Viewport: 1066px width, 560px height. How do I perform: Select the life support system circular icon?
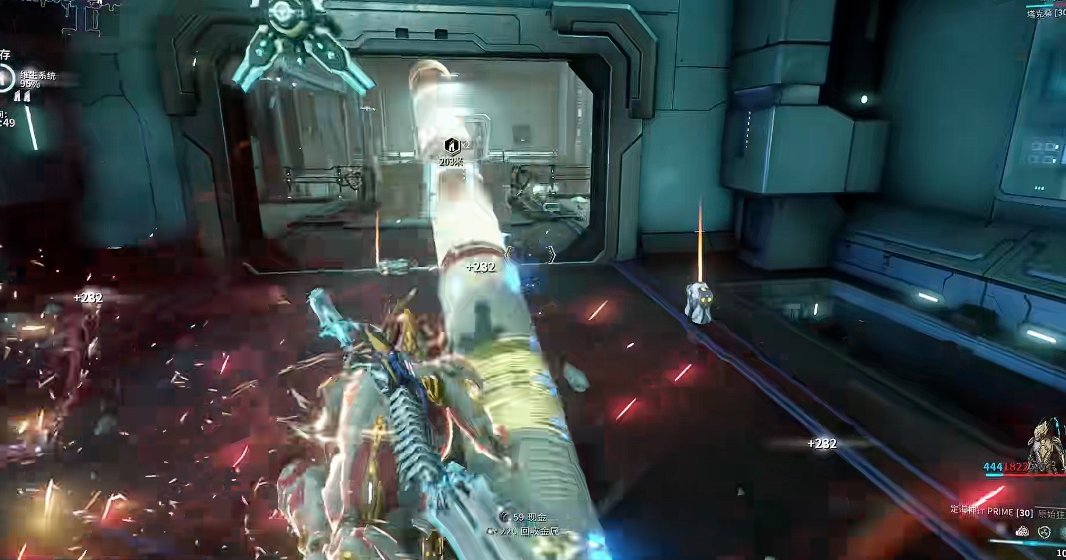(x=7, y=80)
